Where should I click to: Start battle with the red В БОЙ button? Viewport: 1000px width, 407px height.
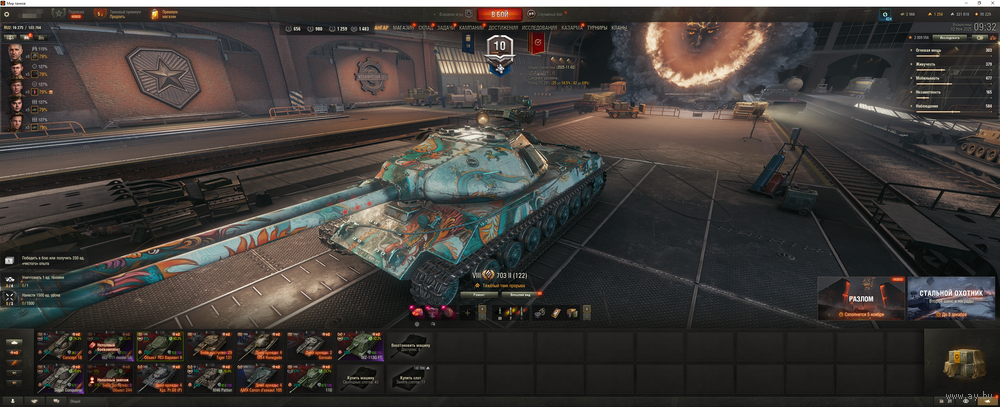[499, 15]
